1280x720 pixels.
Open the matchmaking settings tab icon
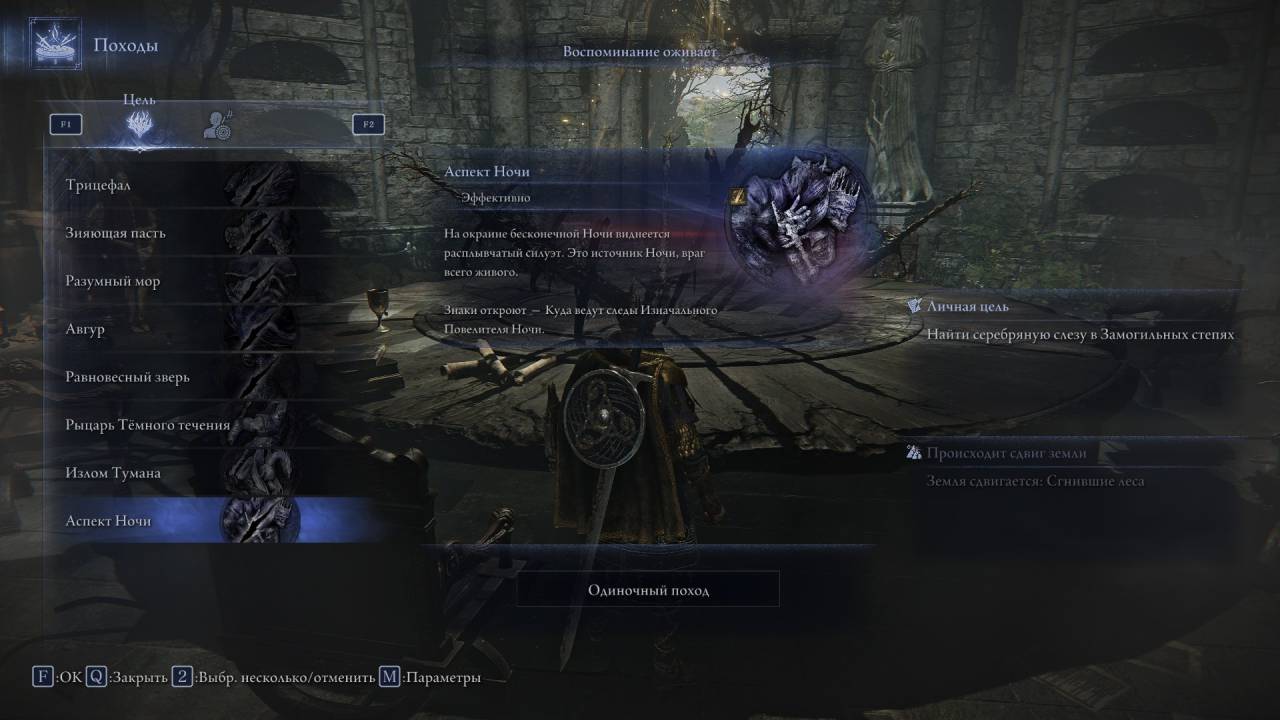click(x=217, y=125)
